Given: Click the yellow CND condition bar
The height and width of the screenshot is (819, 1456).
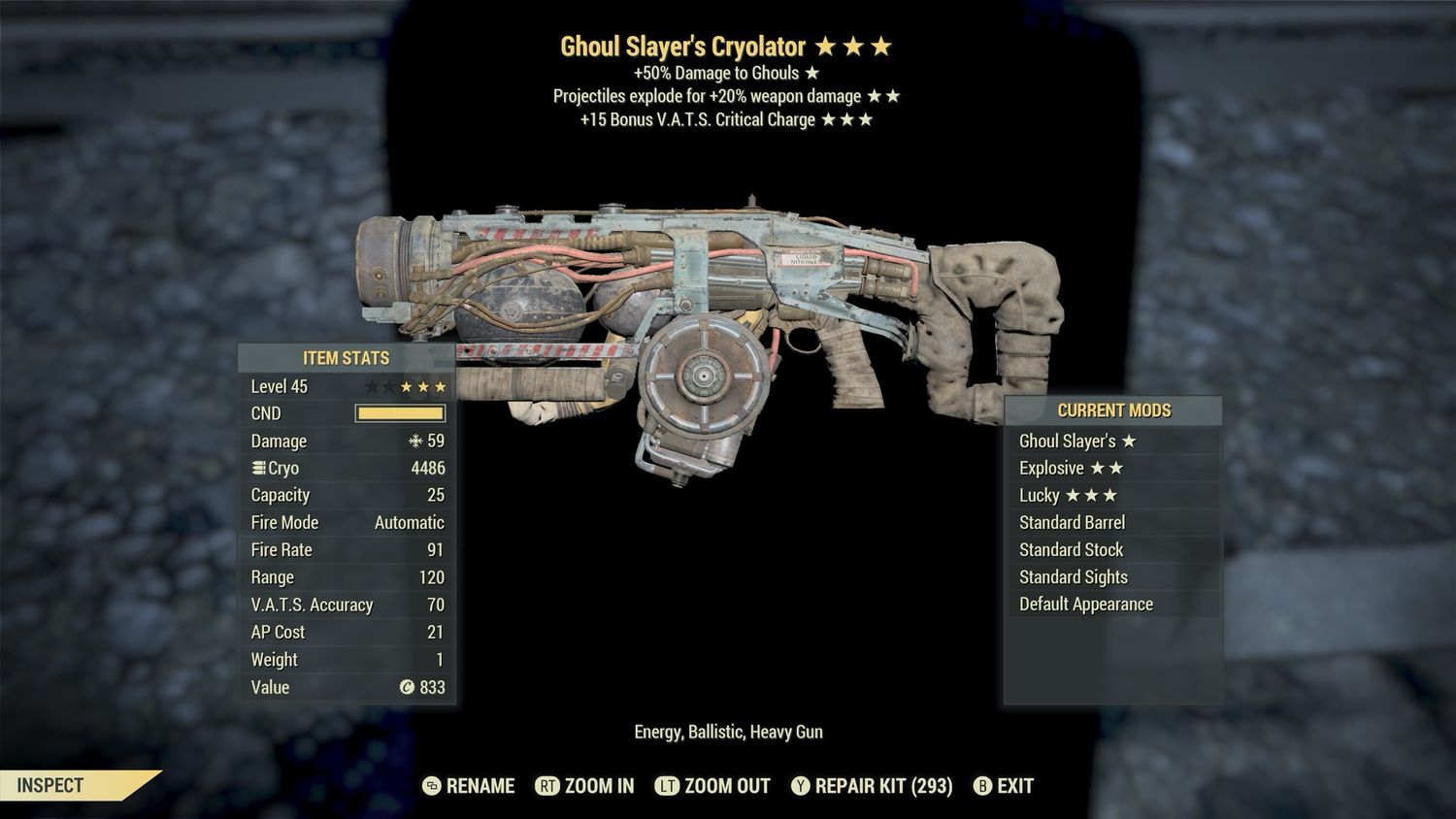Looking at the screenshot, I should coord(399,413).
